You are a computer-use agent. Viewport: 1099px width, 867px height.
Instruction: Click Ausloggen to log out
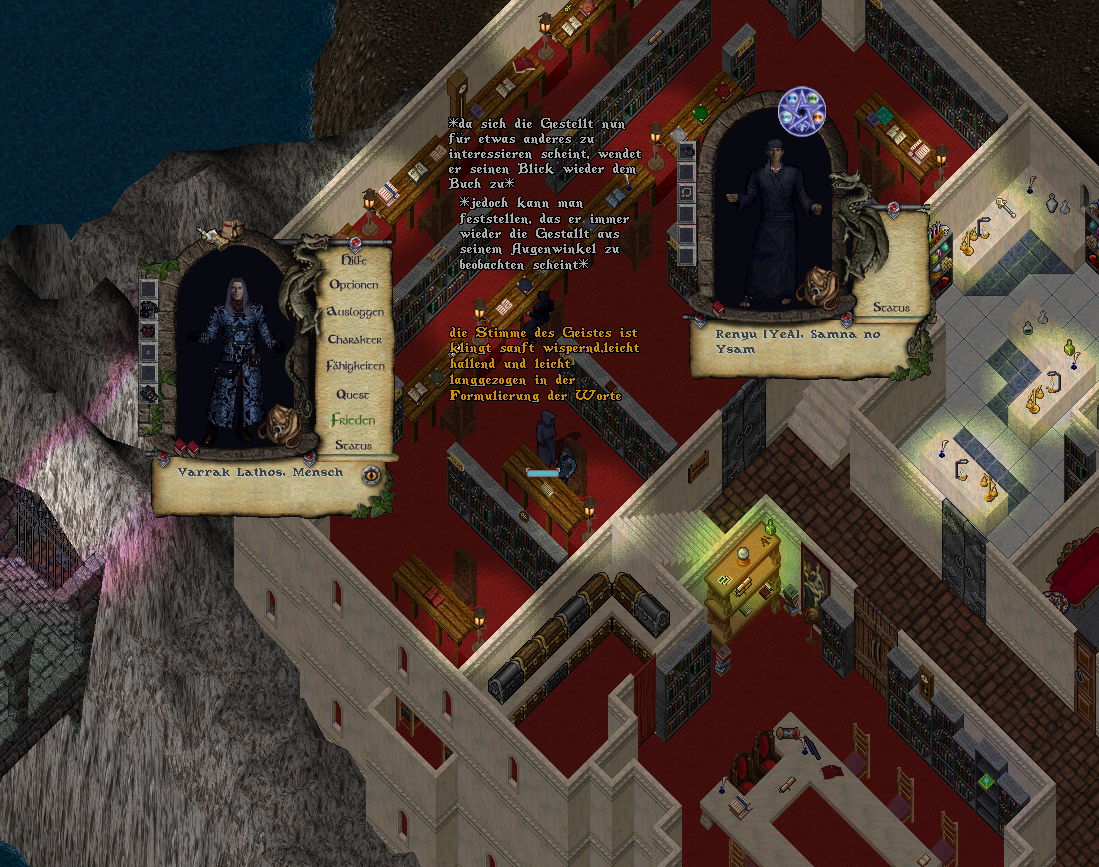pyautogui.click(x=355, y=312)
